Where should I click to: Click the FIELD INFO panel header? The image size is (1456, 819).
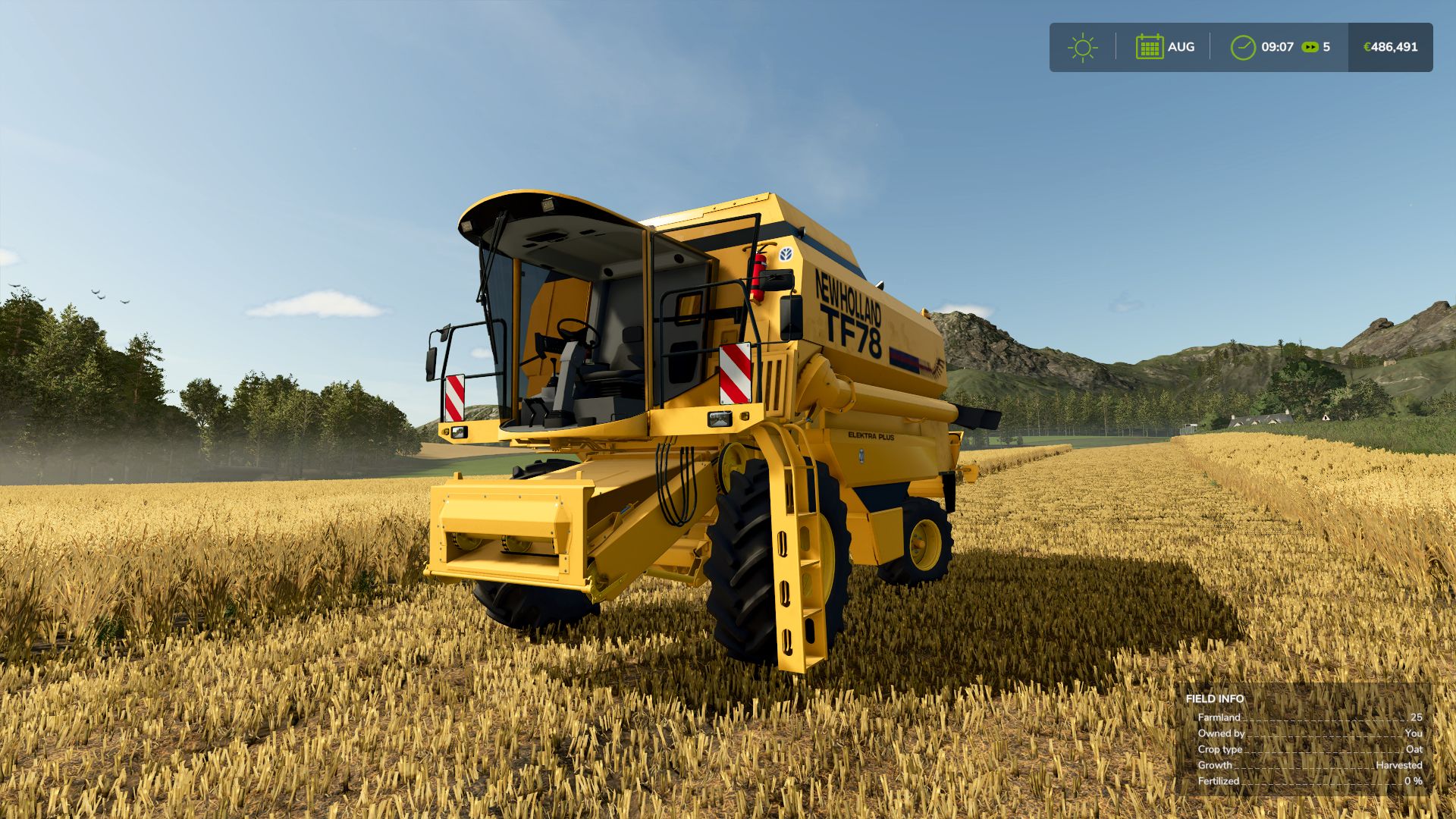pos(1214,697)
